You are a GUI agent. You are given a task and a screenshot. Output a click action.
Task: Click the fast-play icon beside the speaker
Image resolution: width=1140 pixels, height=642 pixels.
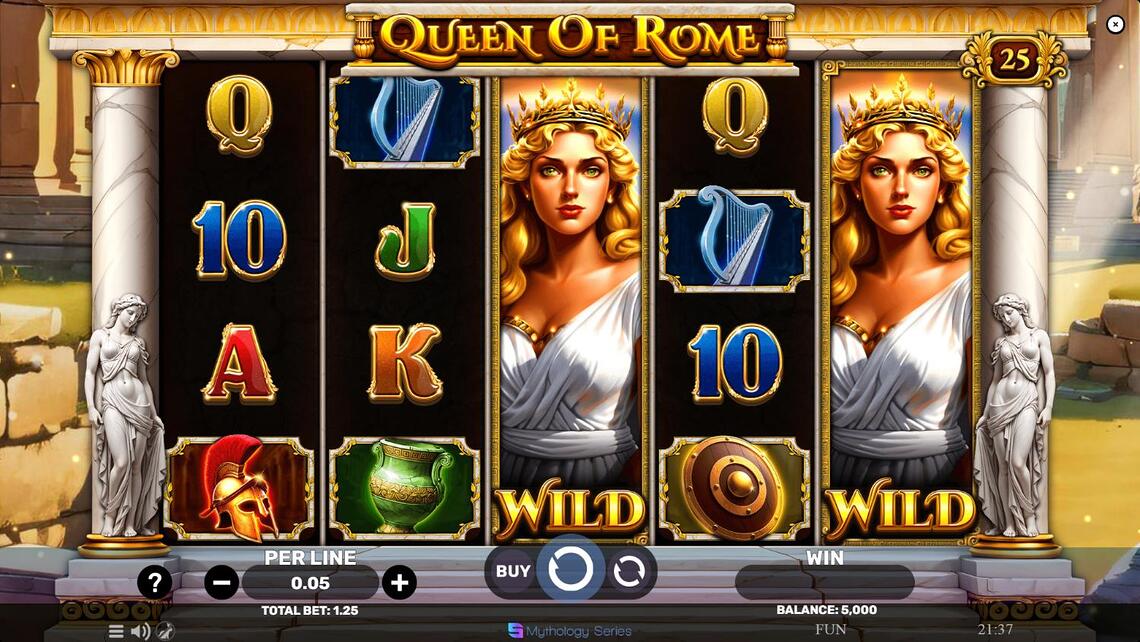[x=165, y=631]
